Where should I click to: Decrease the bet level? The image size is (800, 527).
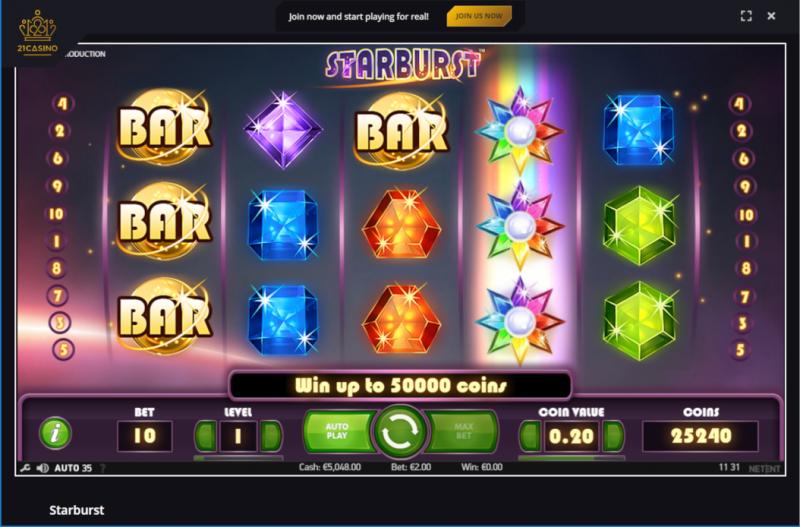coord(206,436)
